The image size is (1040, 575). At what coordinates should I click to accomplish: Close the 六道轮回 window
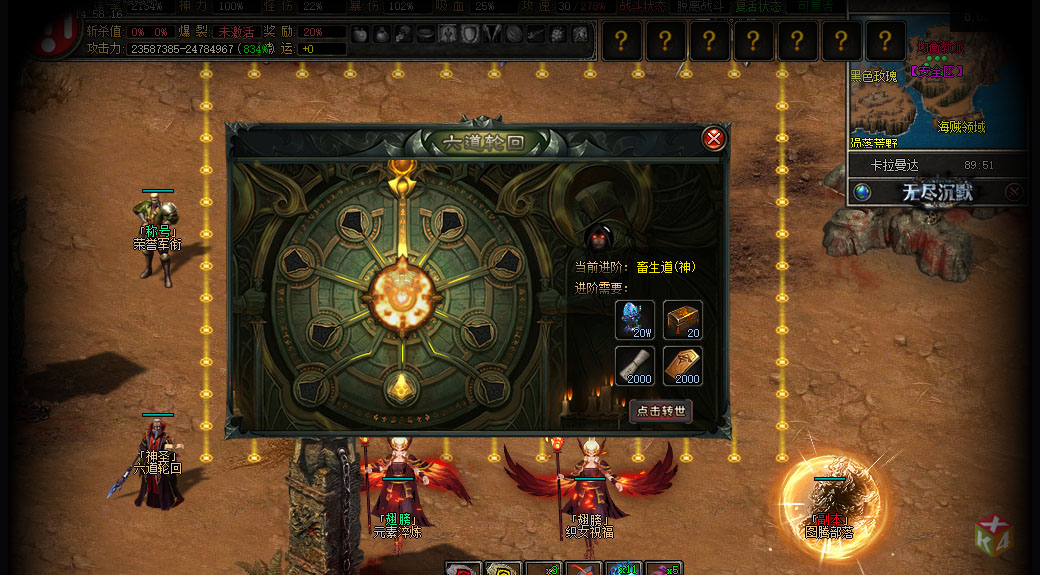713,139
